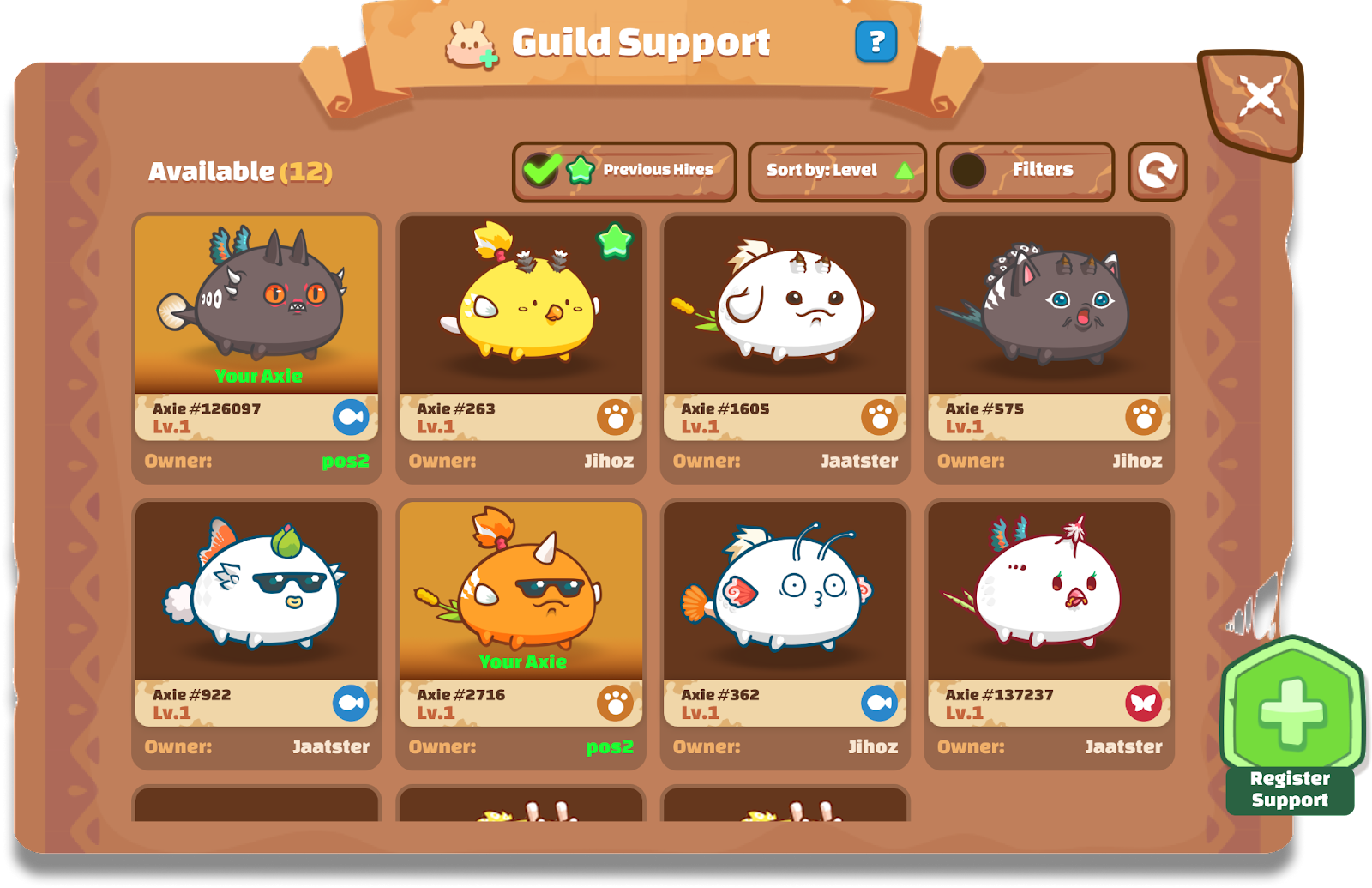Click owner Jaatster of Axie #1605
The image size is (1372, 888).
click(858, 461)
